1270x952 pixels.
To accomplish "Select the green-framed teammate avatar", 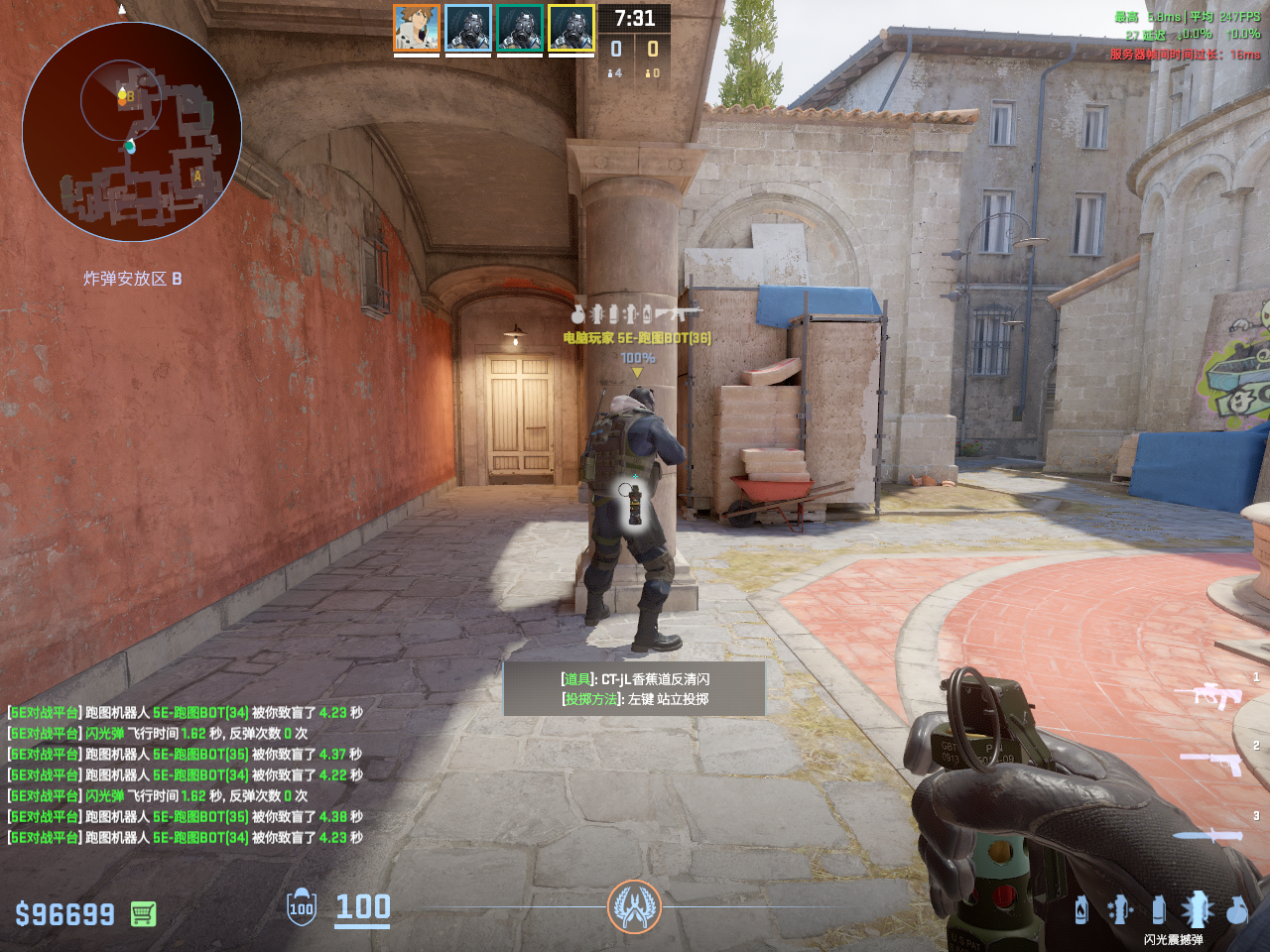I will tap(520, 28).
